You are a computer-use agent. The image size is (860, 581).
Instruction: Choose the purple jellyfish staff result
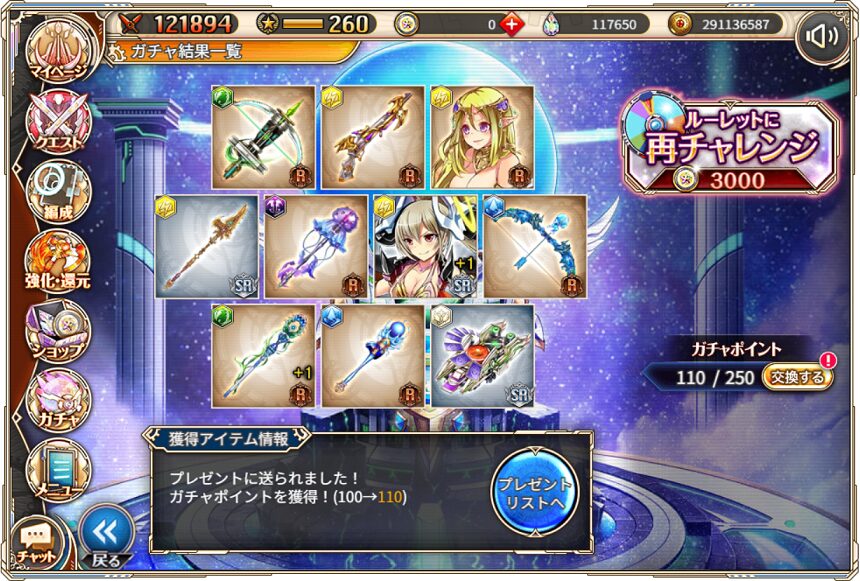[317, 246]
